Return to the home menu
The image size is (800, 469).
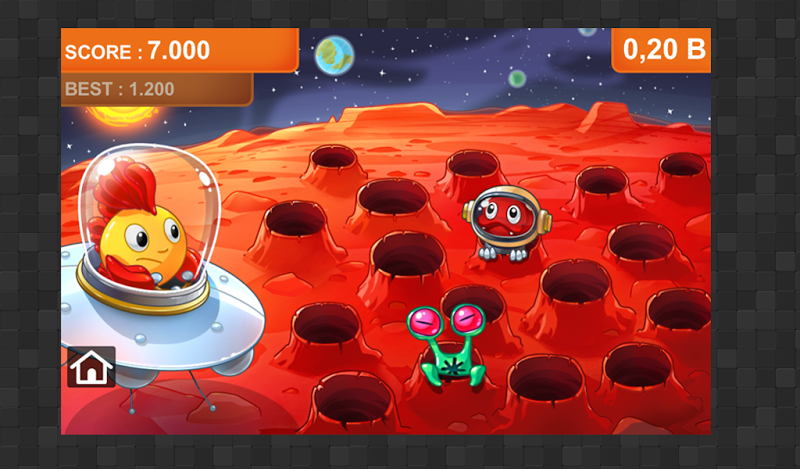[91, 367]
